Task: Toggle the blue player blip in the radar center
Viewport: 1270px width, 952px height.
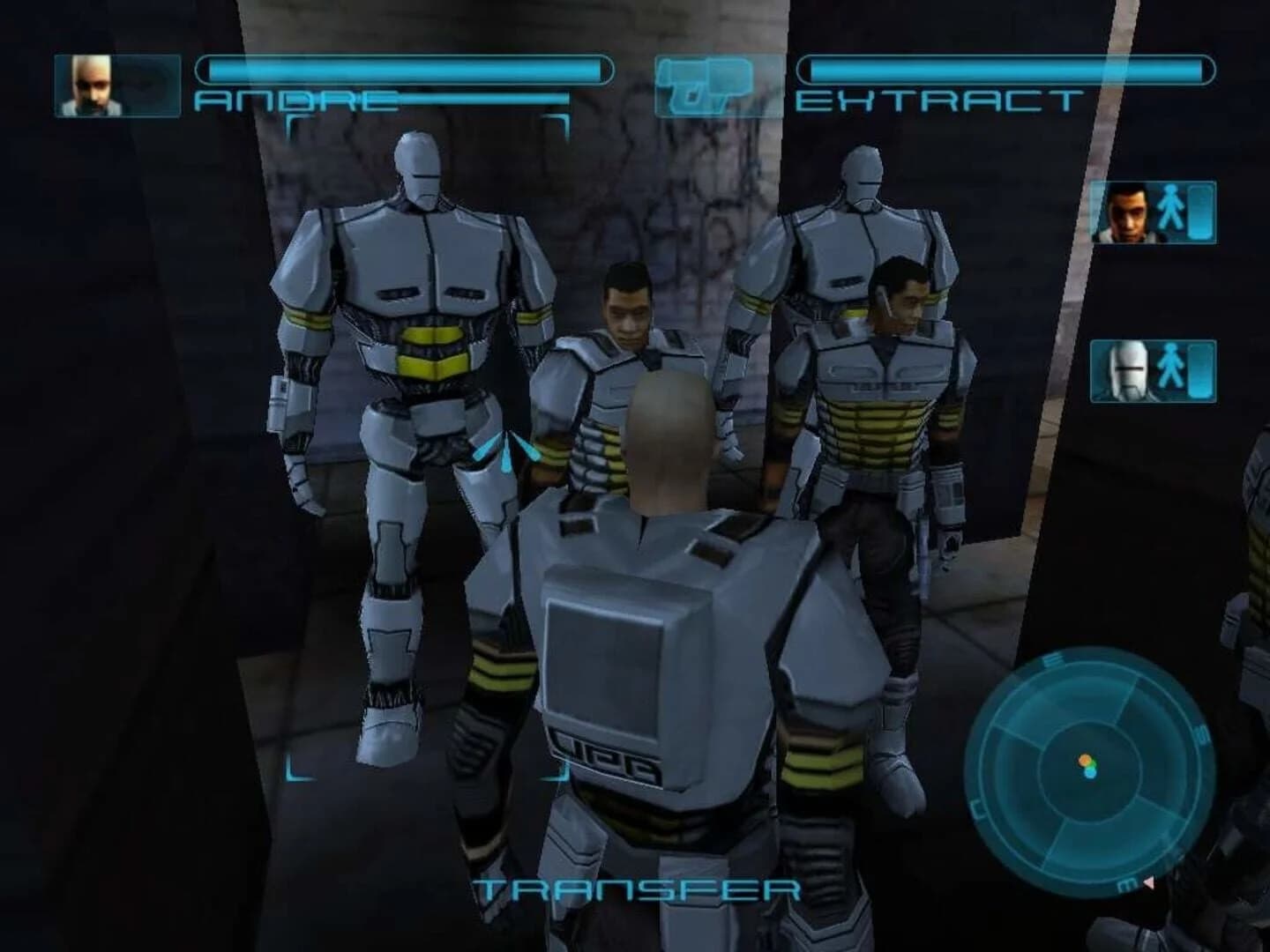Action: point(1089,772)
